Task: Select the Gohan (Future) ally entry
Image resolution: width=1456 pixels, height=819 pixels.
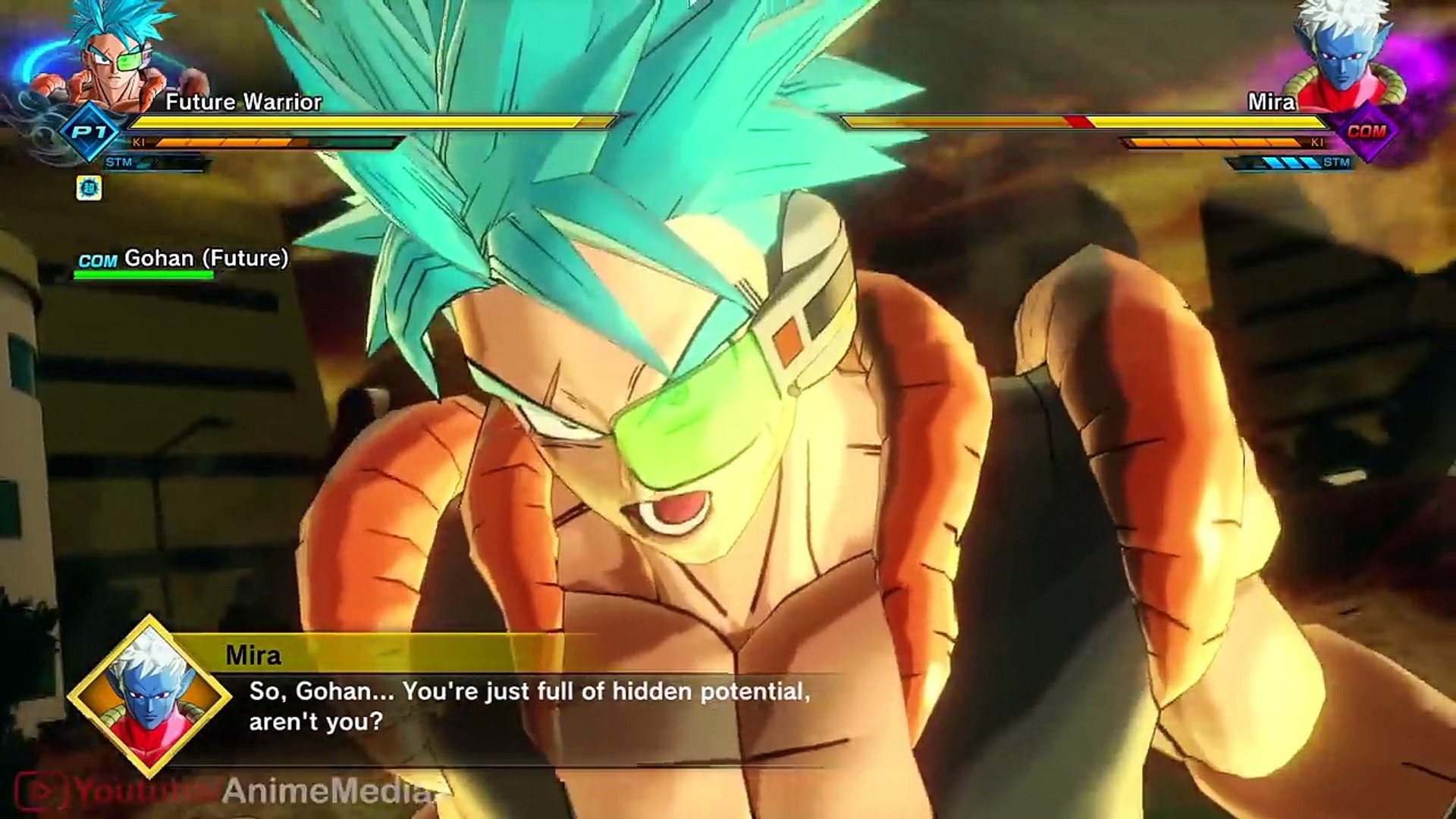Action: 182,260
